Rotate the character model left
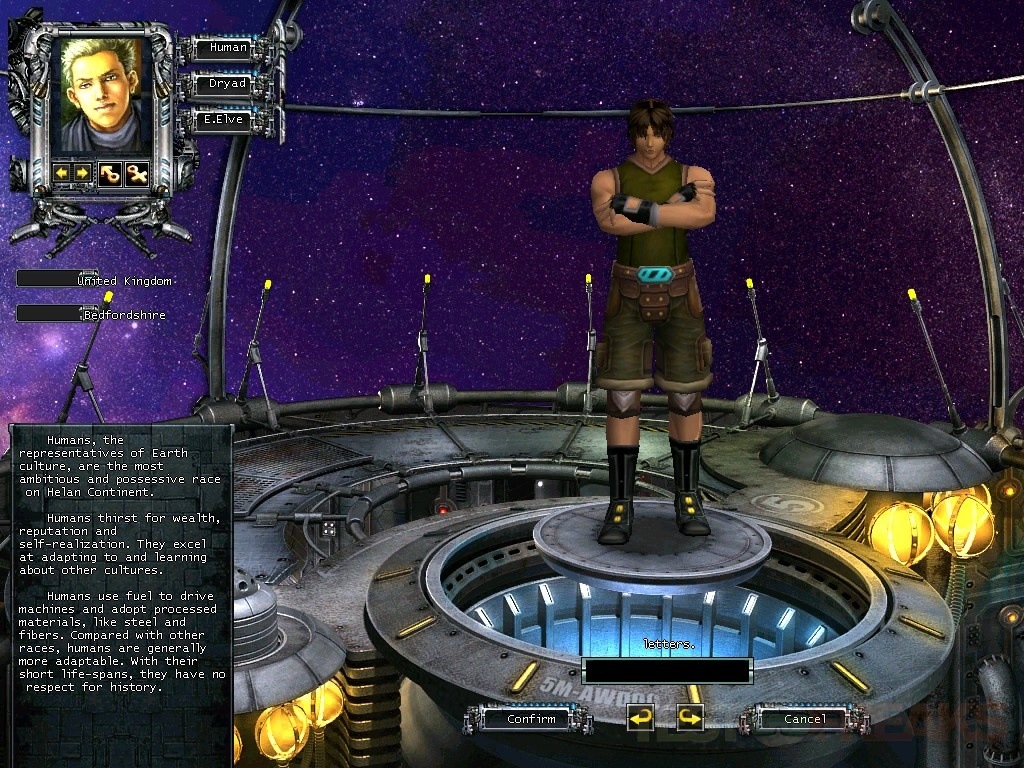The width and height of the screenshot is (1024, 768). (640, 717)
